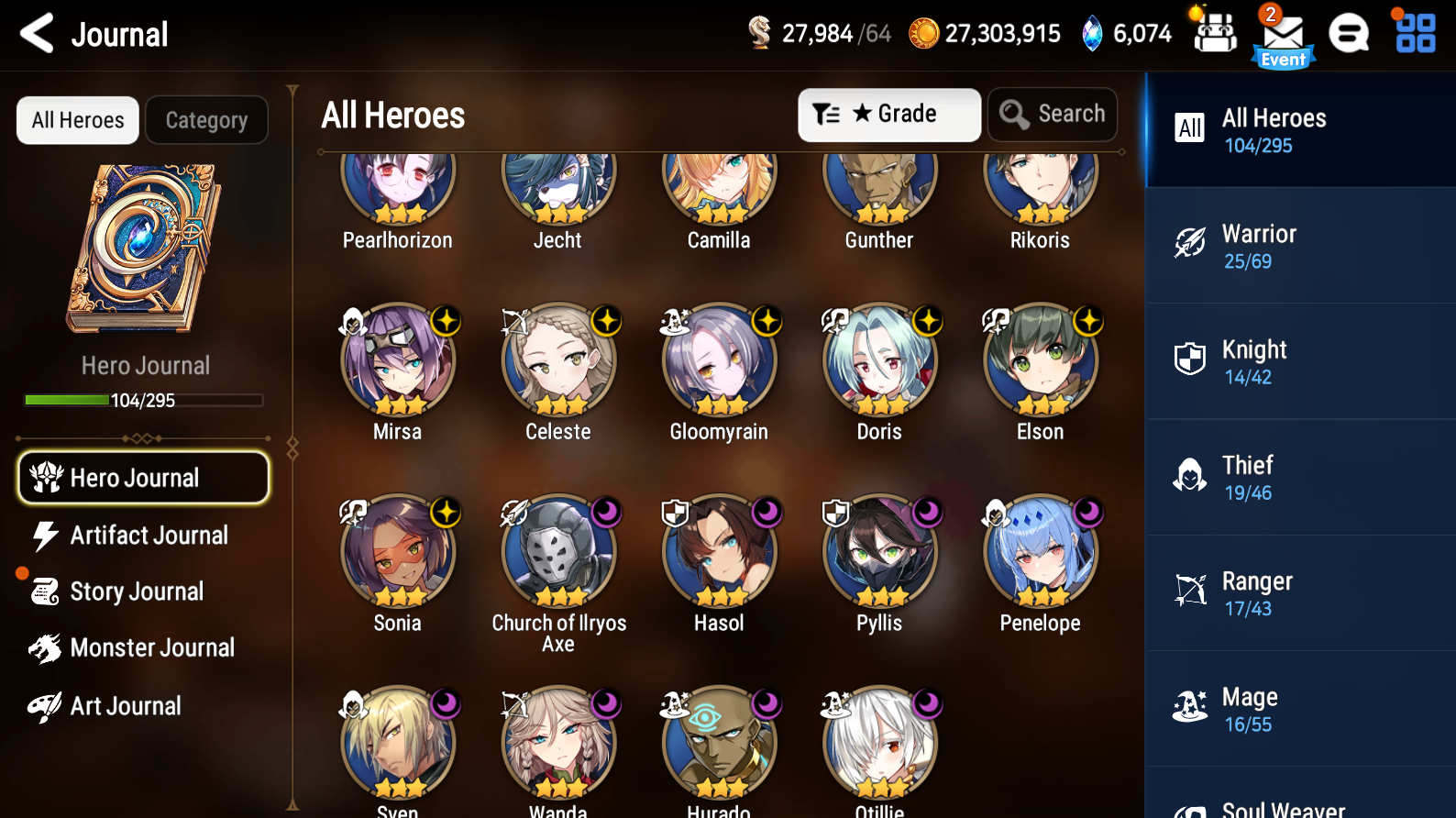Screen dimensions: 1456x818
Task: Open Penelope's hero portrait
Action: [1040, 553]
